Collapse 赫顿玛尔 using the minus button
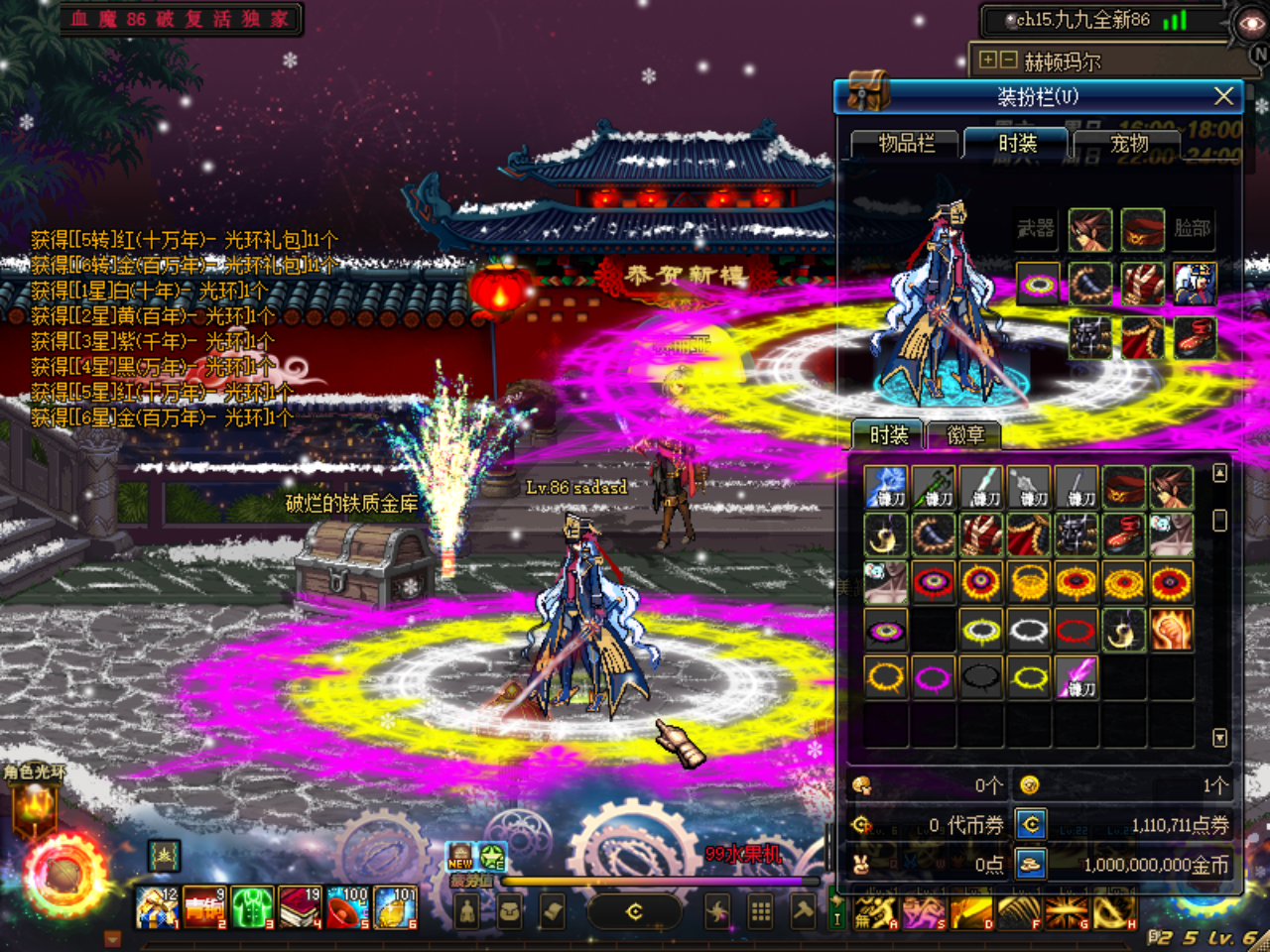 tap(1008, 59)
